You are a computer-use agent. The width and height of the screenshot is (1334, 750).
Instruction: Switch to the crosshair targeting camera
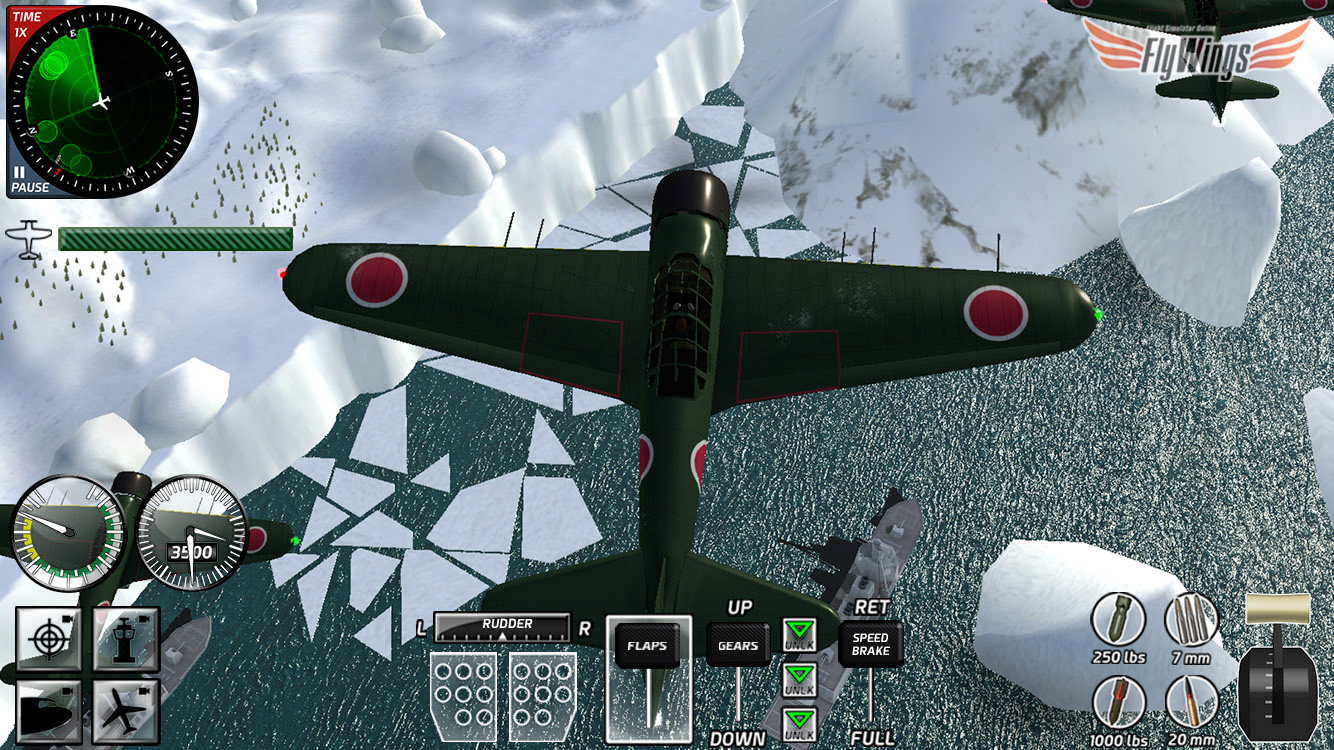(48, 638)
